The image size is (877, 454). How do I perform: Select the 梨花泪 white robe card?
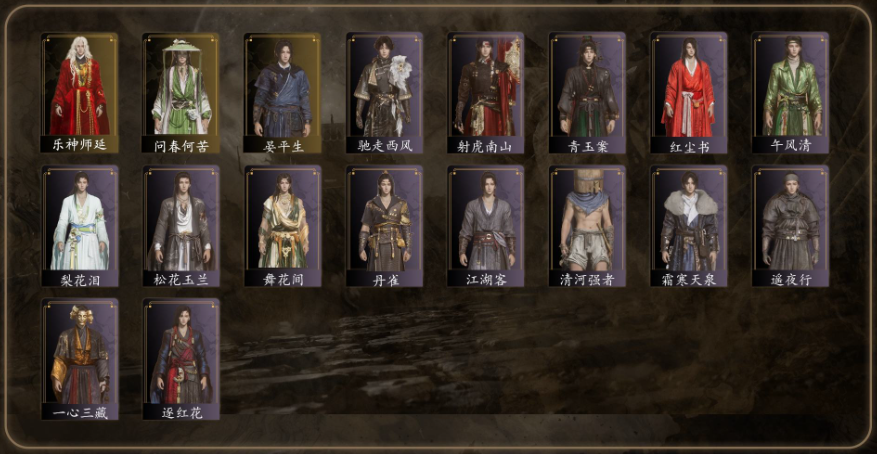click(x=79, y=227)
